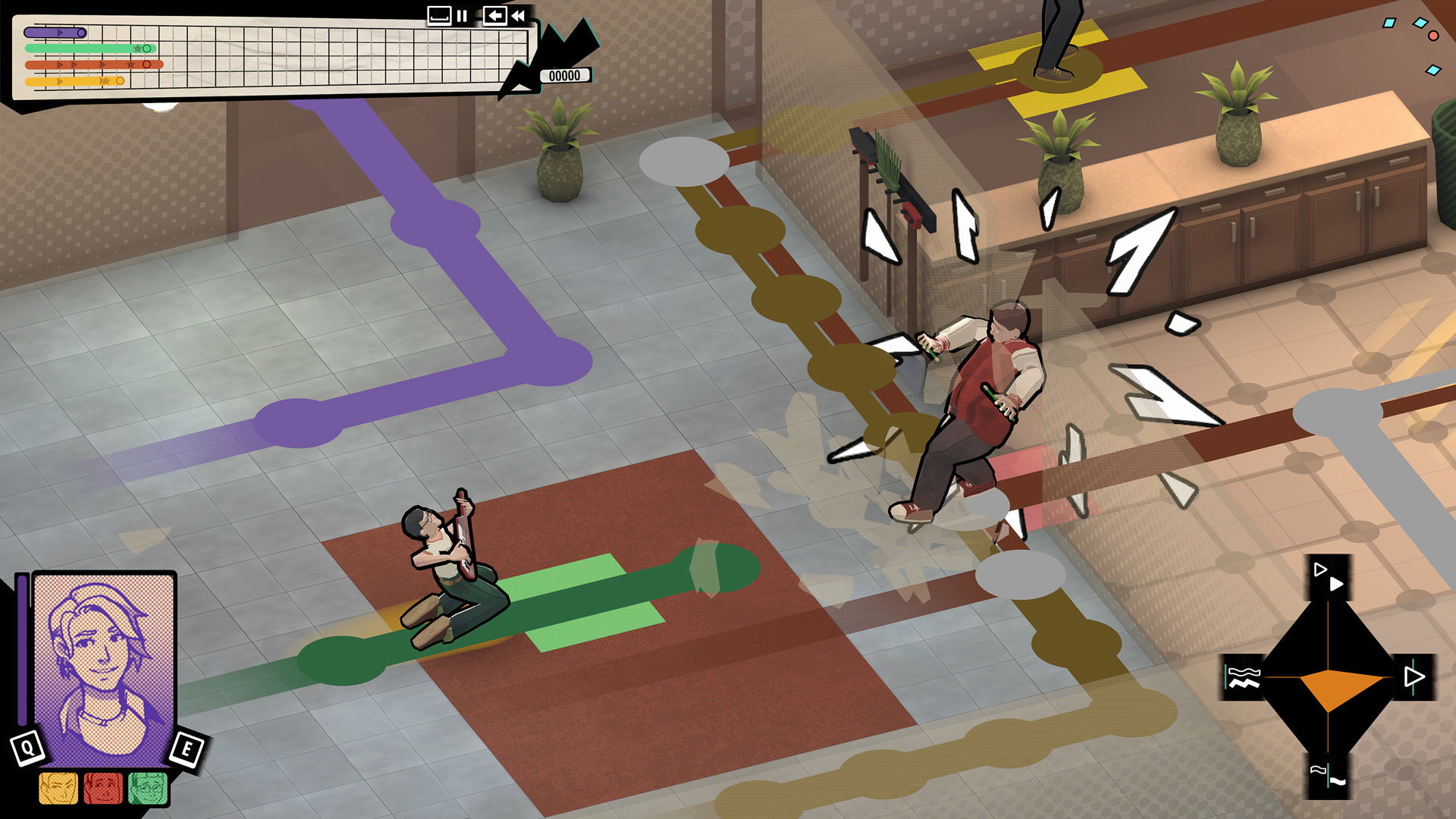
Task: Click the 00000 score counter
Action: tap(563, 75)
